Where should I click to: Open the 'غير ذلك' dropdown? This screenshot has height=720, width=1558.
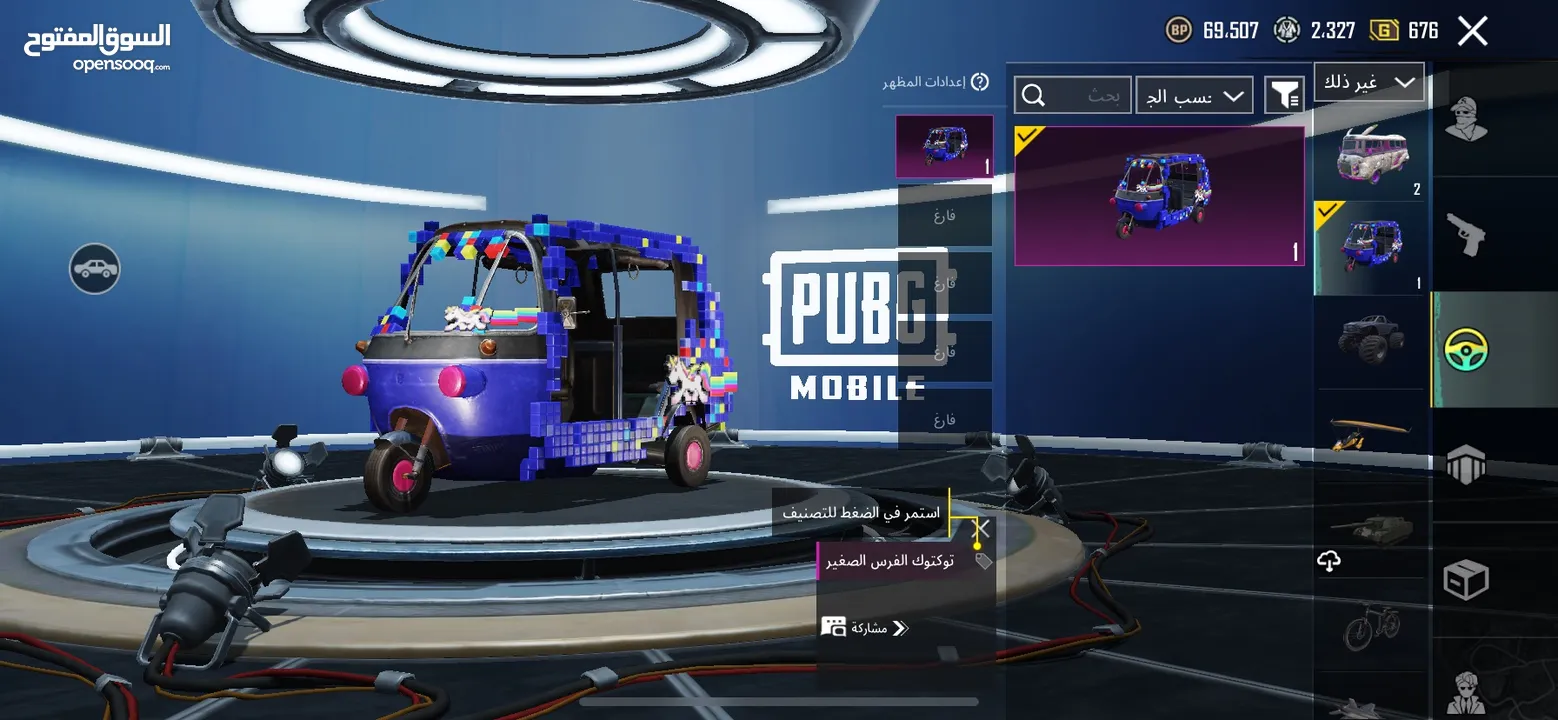coord(1369,81)
